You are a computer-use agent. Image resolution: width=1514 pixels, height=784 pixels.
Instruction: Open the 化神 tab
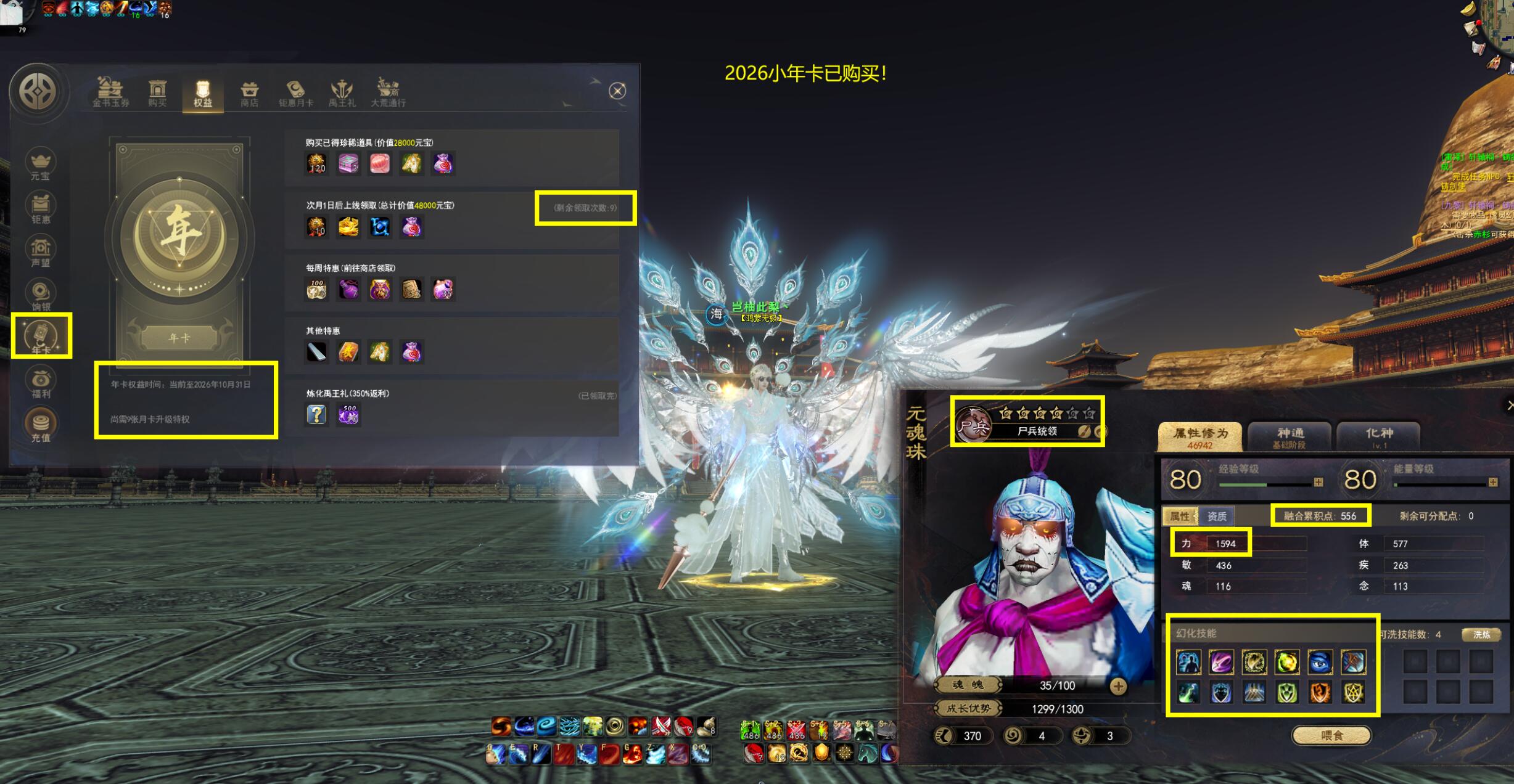point(1378,436)
